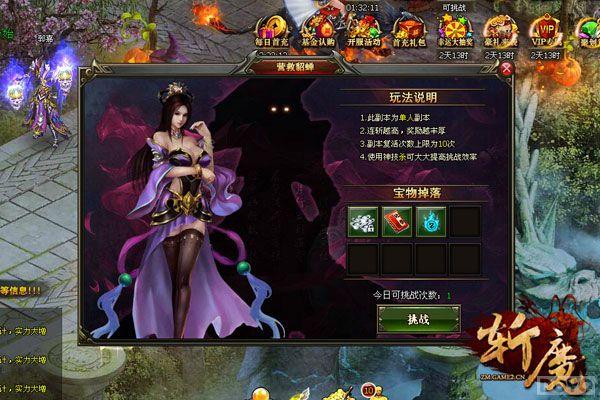The height and width of the screenshot is (400, 600).
Task: Close the 营救貂蝉 dungeon window
Action: point(506,70)
